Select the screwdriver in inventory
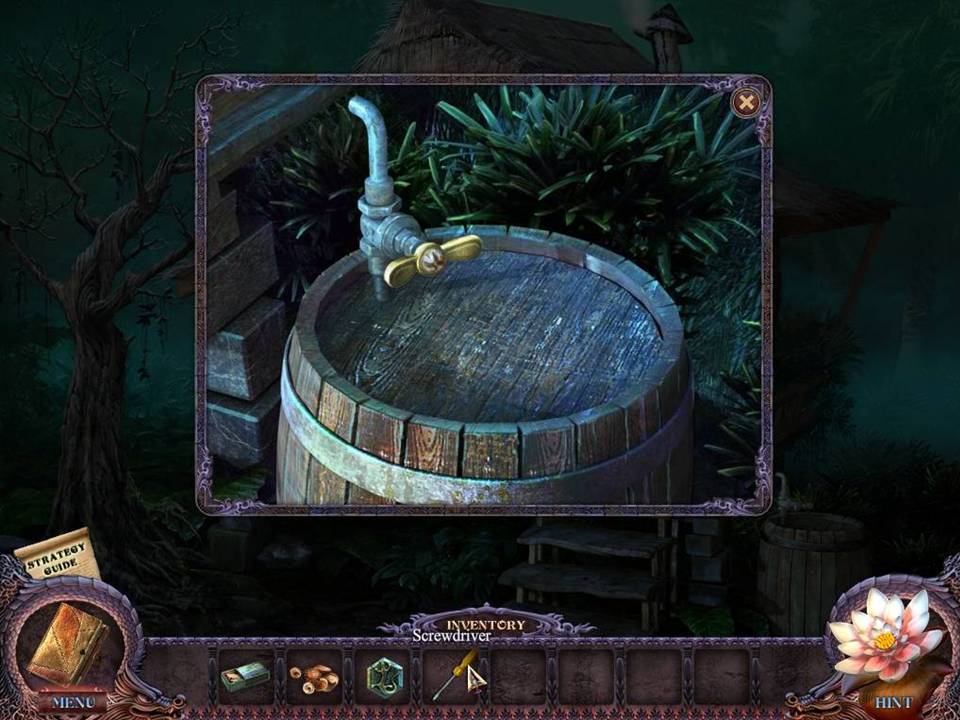 click(453, 677)
